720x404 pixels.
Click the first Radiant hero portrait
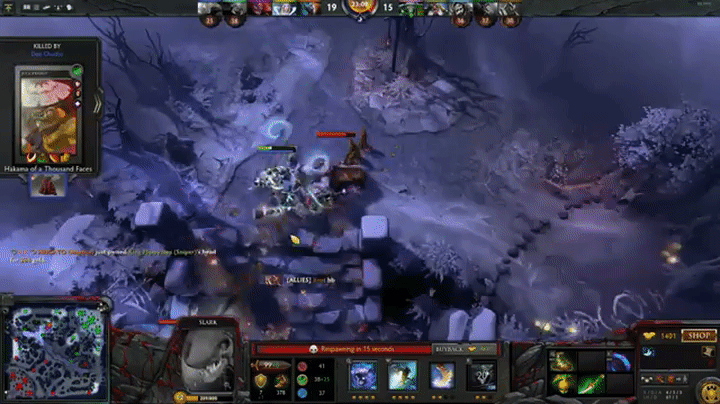pyautogui.click(x=211, y=9)
